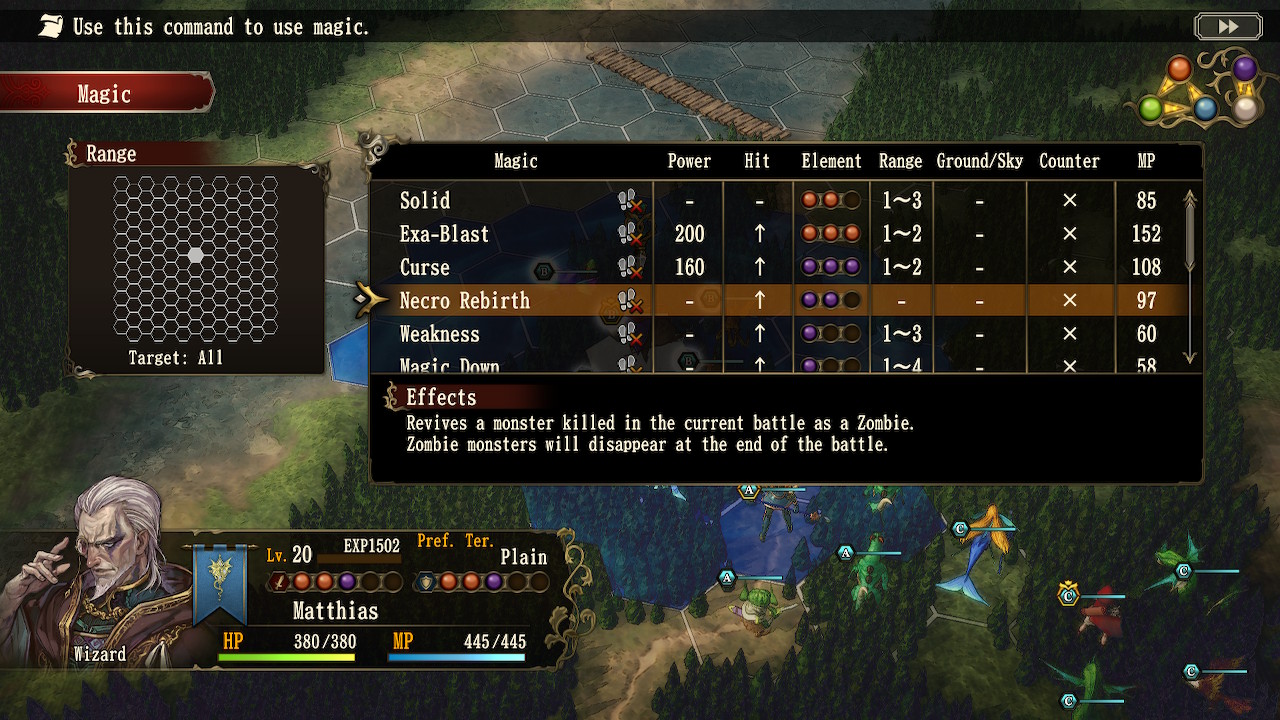Viewport: 1280px width, 720px height.
Task: Click the fast-forward speed icon
Action: [x=1228, y=26]
